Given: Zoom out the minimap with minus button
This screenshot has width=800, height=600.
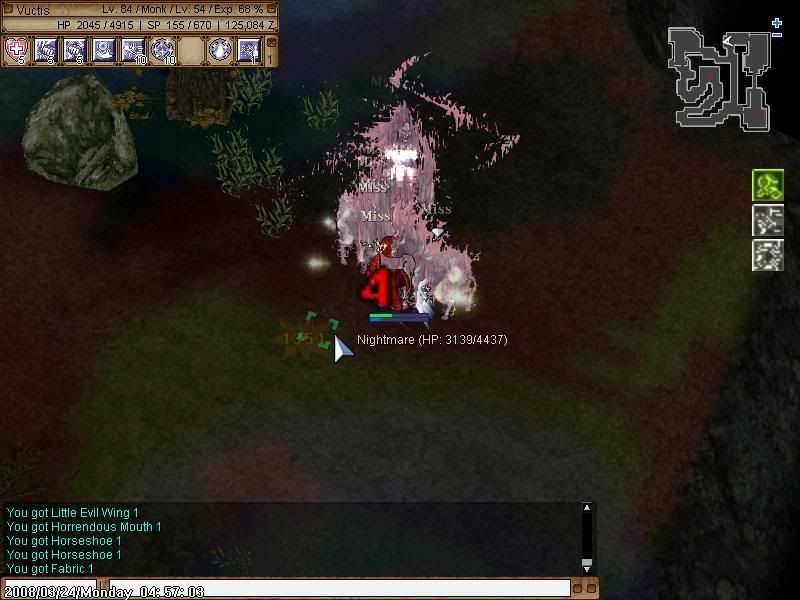Looking at the screenshot, I should pos(777,35).
